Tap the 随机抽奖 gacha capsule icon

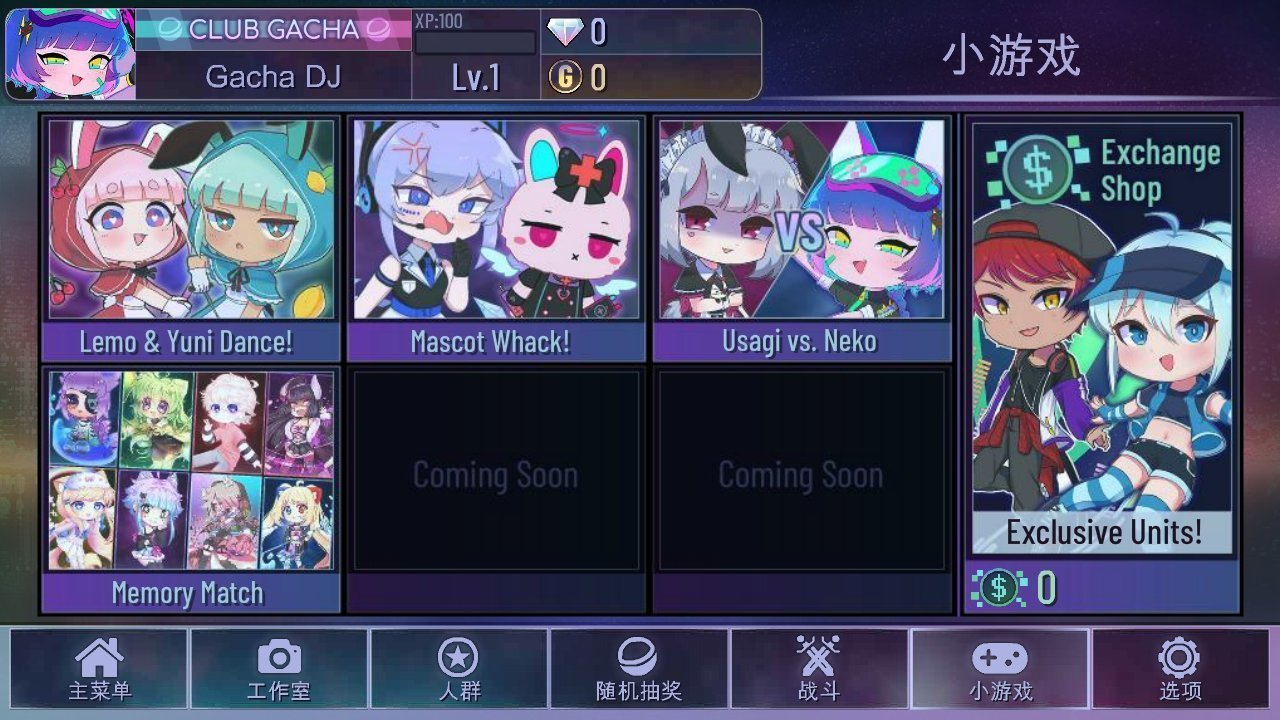[x=641, y=668]
